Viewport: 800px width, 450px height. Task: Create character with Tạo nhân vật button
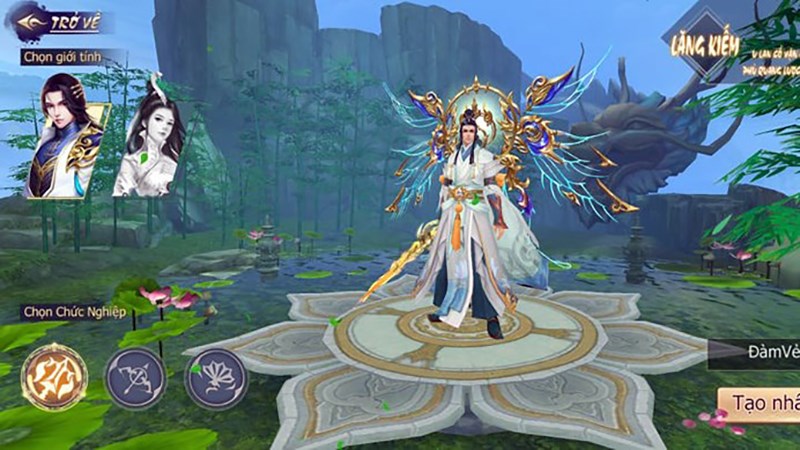(762, 403)
